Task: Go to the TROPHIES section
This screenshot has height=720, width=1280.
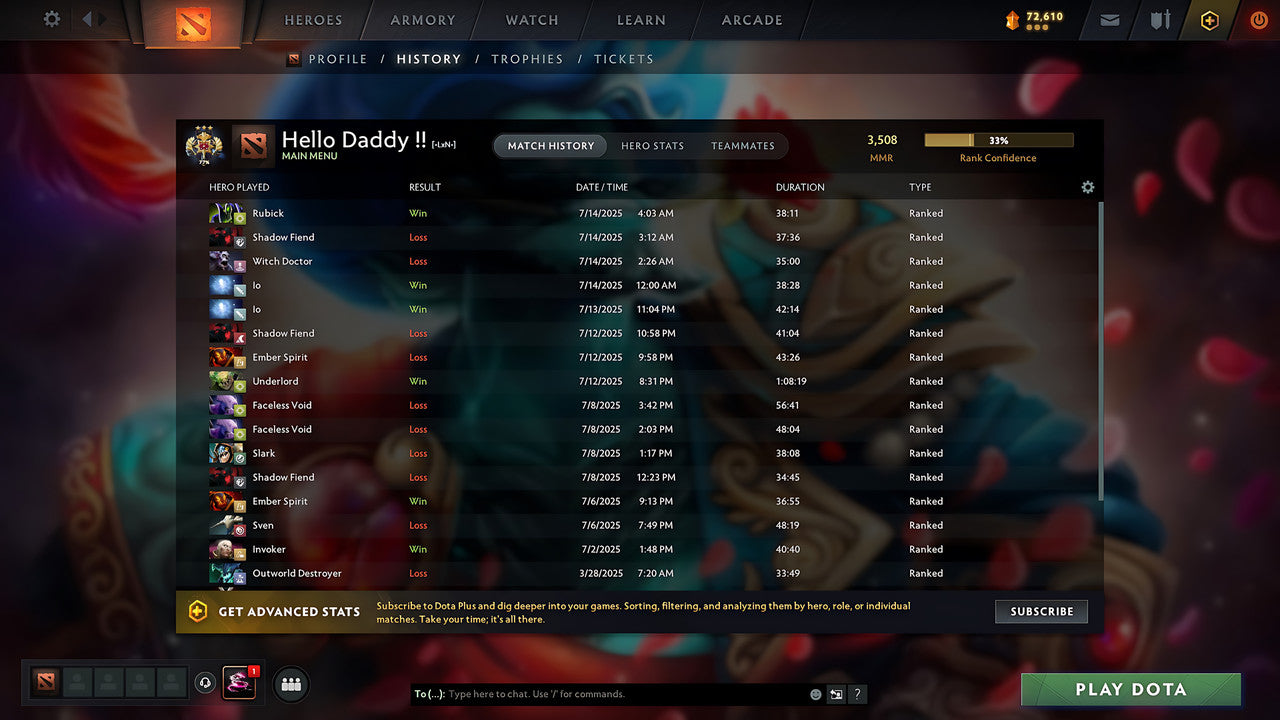Action: [x=527, y=59]
